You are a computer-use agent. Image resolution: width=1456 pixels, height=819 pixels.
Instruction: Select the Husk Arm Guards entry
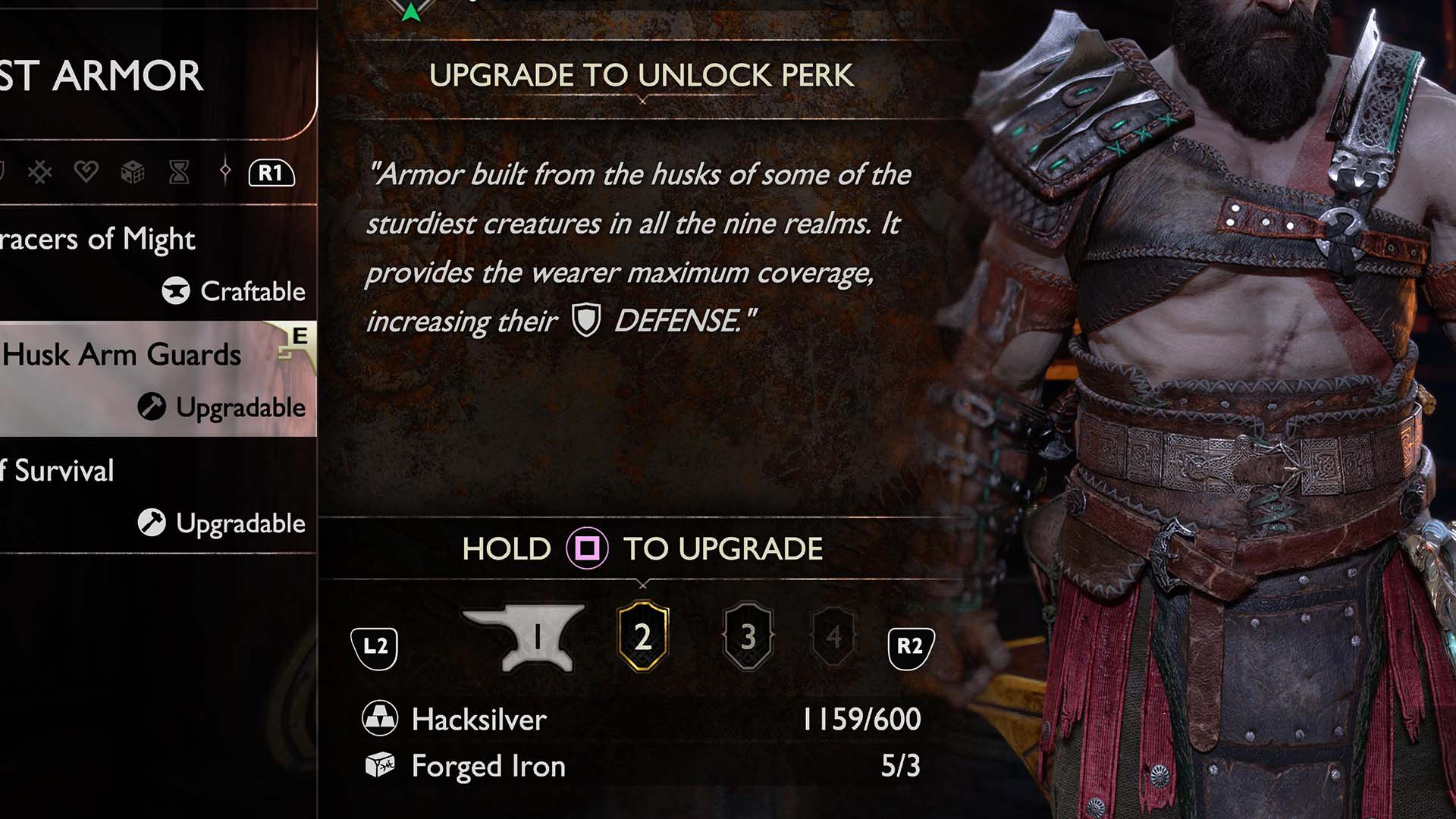tap(121, 354)
